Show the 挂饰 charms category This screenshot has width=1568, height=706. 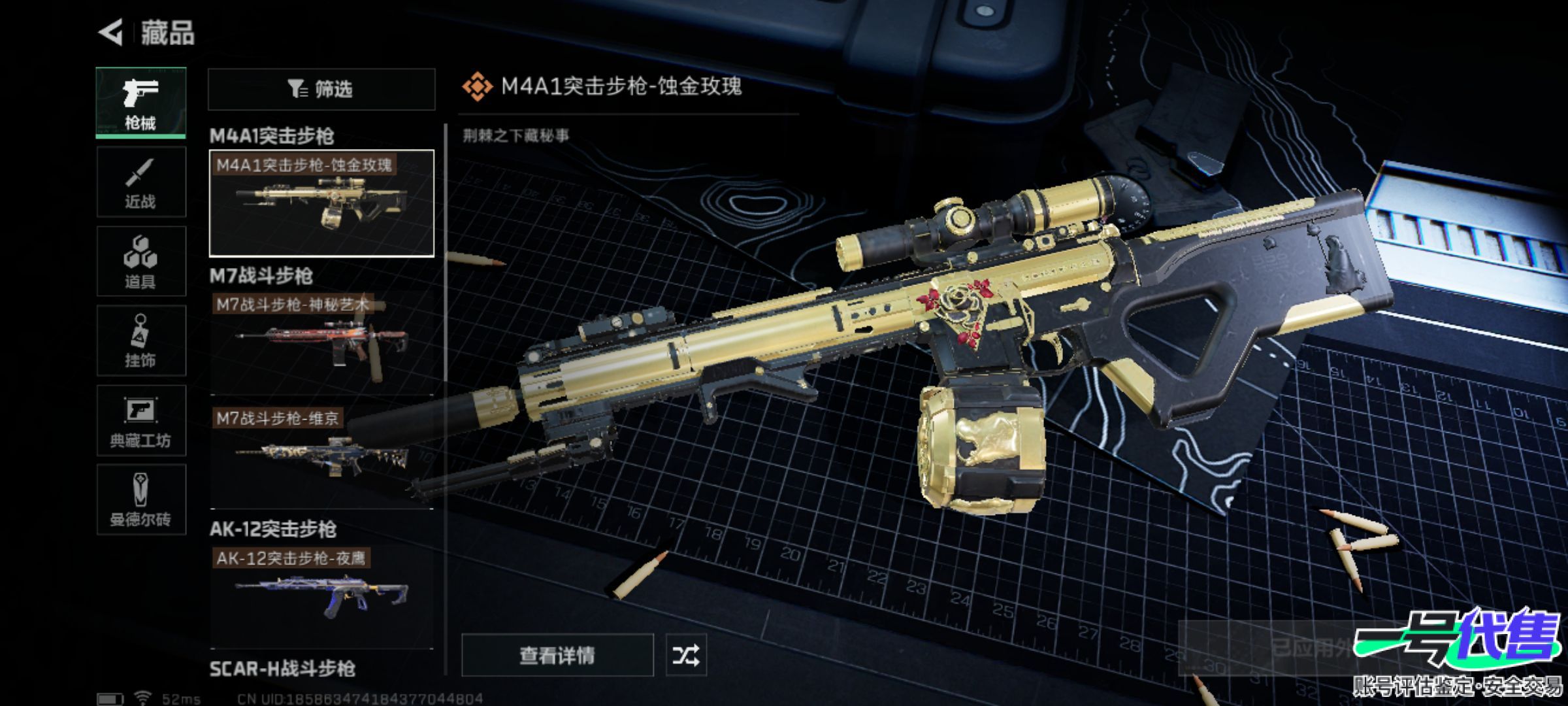click(141, 341)
